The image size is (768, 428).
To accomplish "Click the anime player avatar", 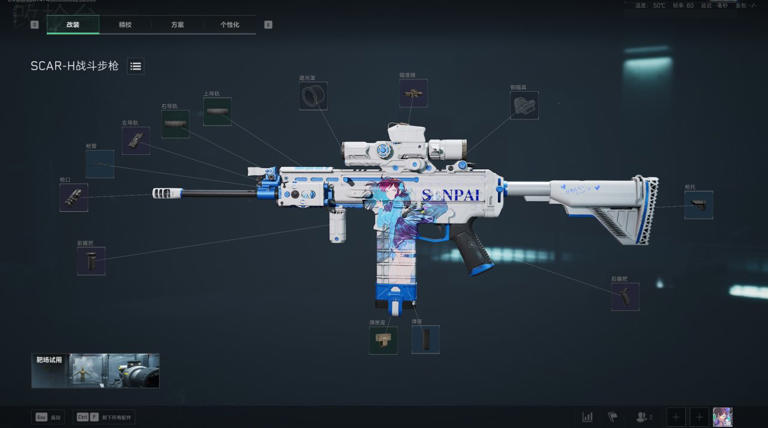I will pyautogui.click(x=722, y=416).
